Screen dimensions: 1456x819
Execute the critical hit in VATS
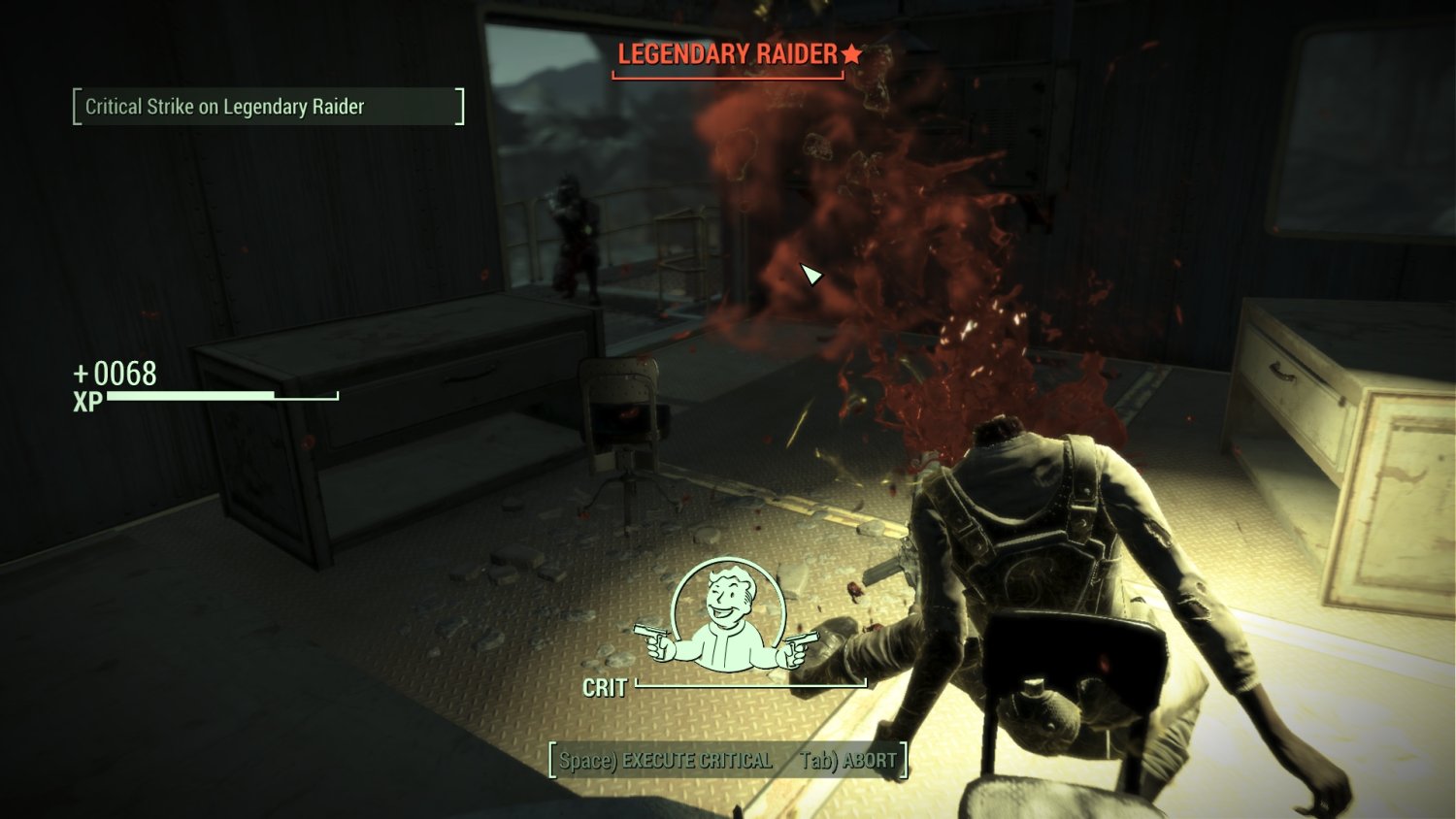[x=666, y=760]
